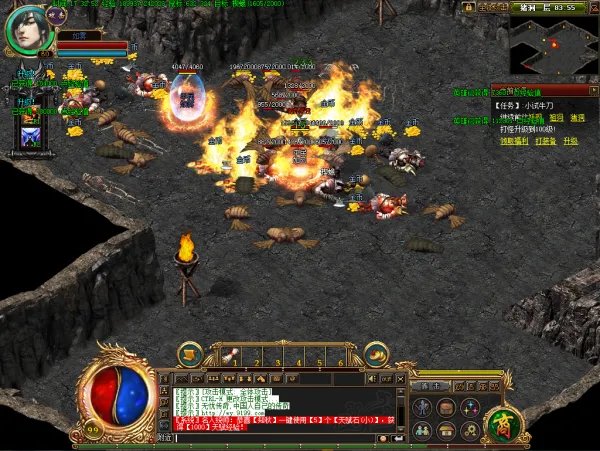The image size is (600, 451).
Task: Click the 打装备 quest link
Action: (546, 141)
